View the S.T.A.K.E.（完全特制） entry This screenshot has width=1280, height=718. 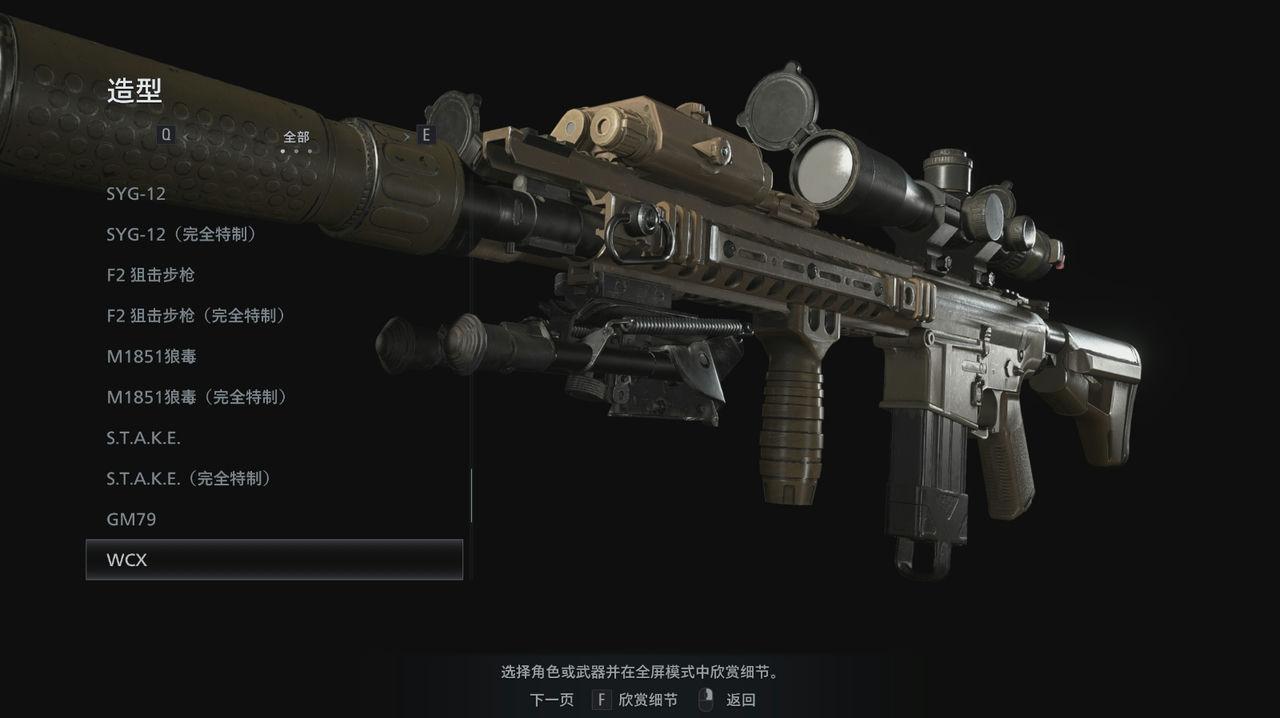coord(189,479)
